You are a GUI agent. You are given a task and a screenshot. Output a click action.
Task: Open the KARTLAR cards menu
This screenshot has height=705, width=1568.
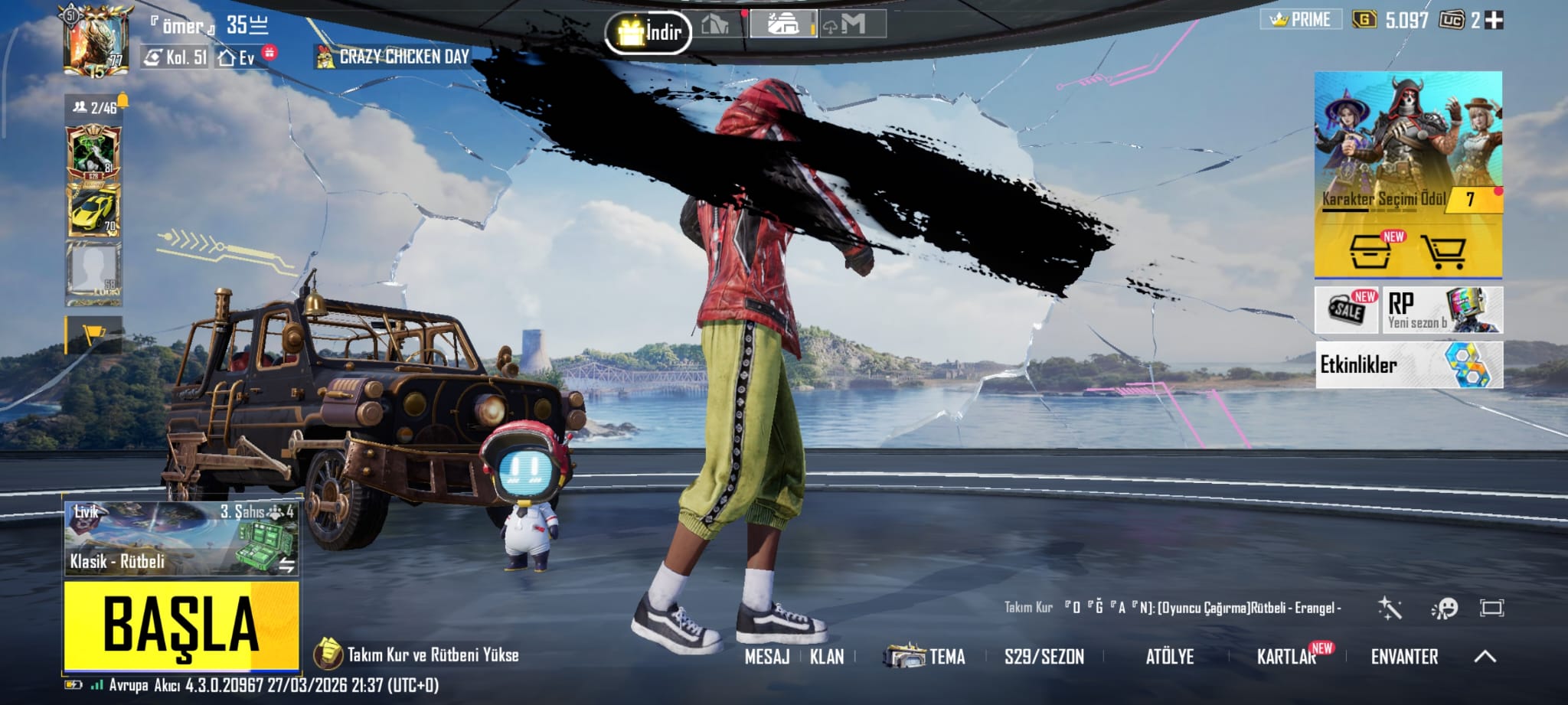(1286, 657)
